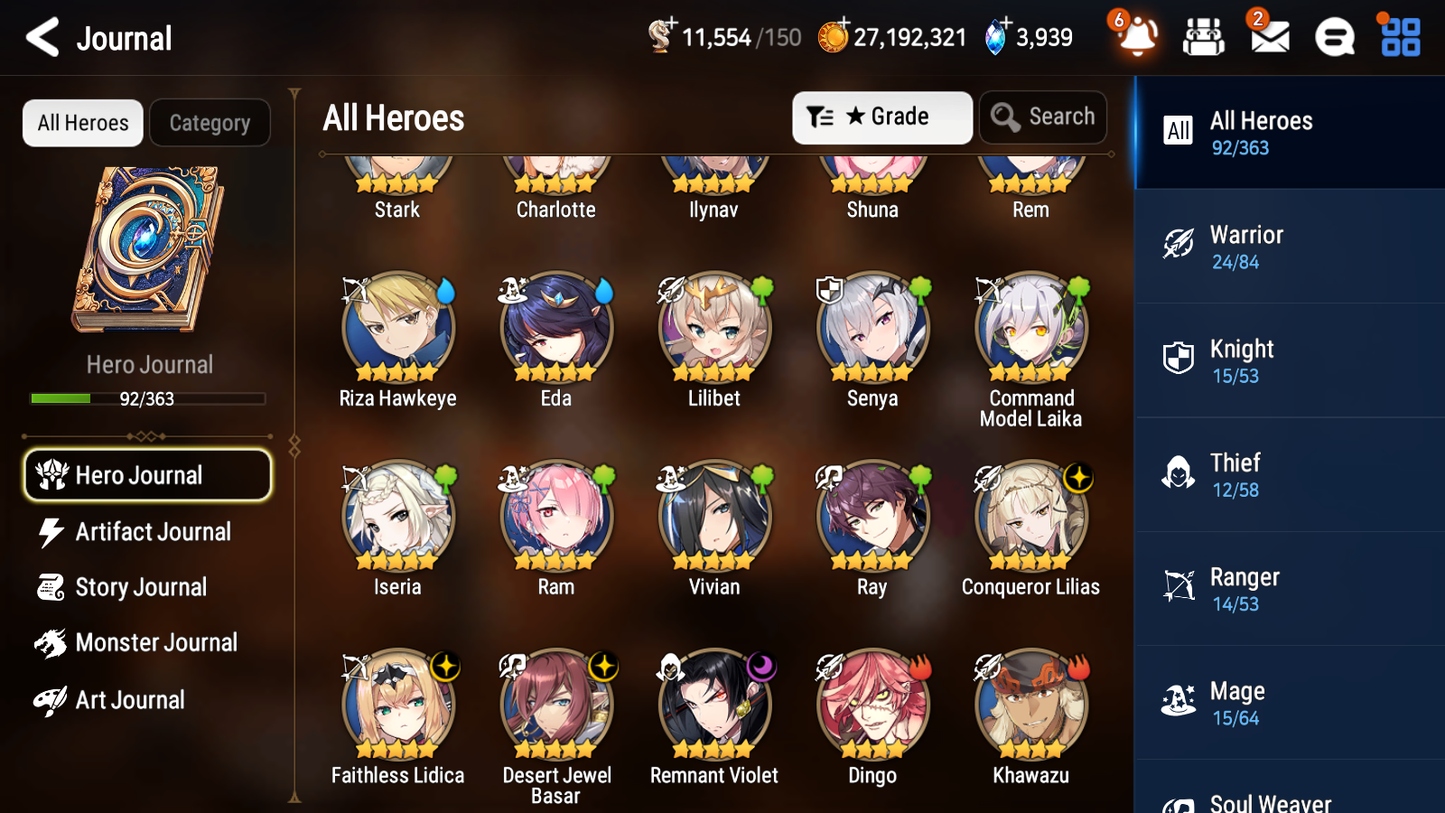The height and width of the screenshot is (813, 1445).
Task: Open the Artifact Journal
Action: 152,532
